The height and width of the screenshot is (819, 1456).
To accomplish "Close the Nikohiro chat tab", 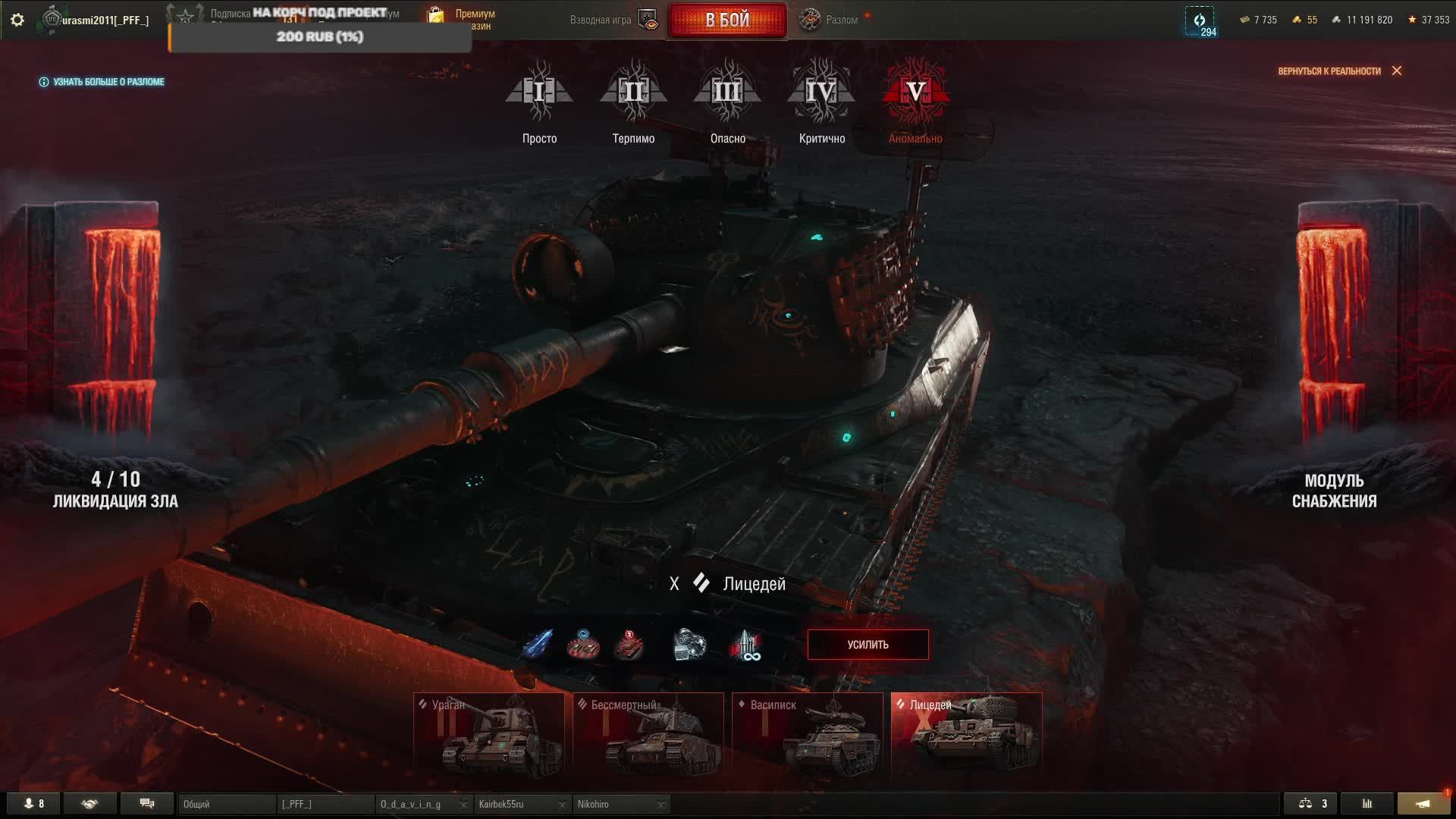I will (661, 805).
